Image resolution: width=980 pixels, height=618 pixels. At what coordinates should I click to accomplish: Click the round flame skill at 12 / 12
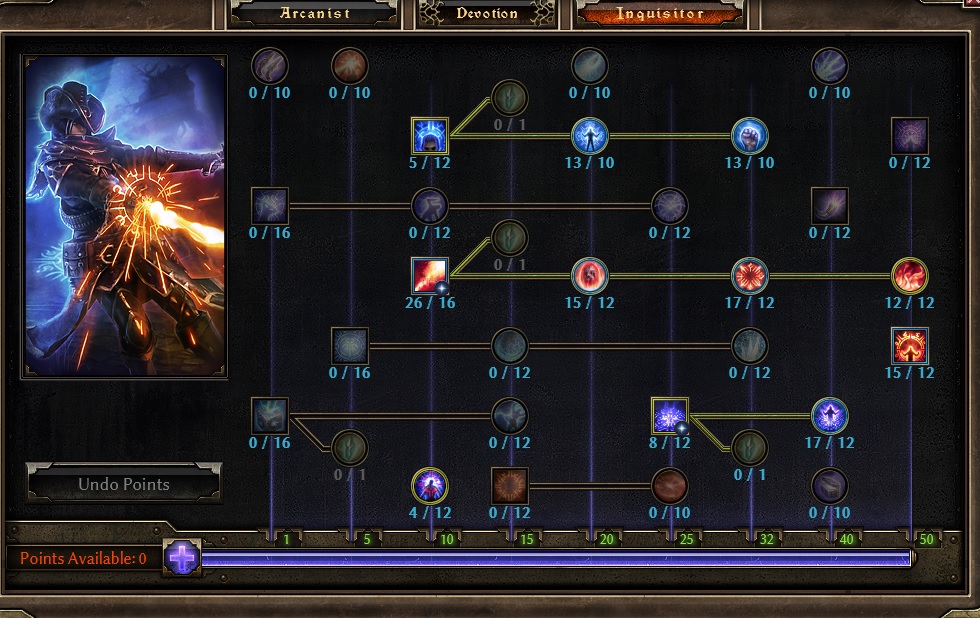pyautogui.click(x=910, y=275)
